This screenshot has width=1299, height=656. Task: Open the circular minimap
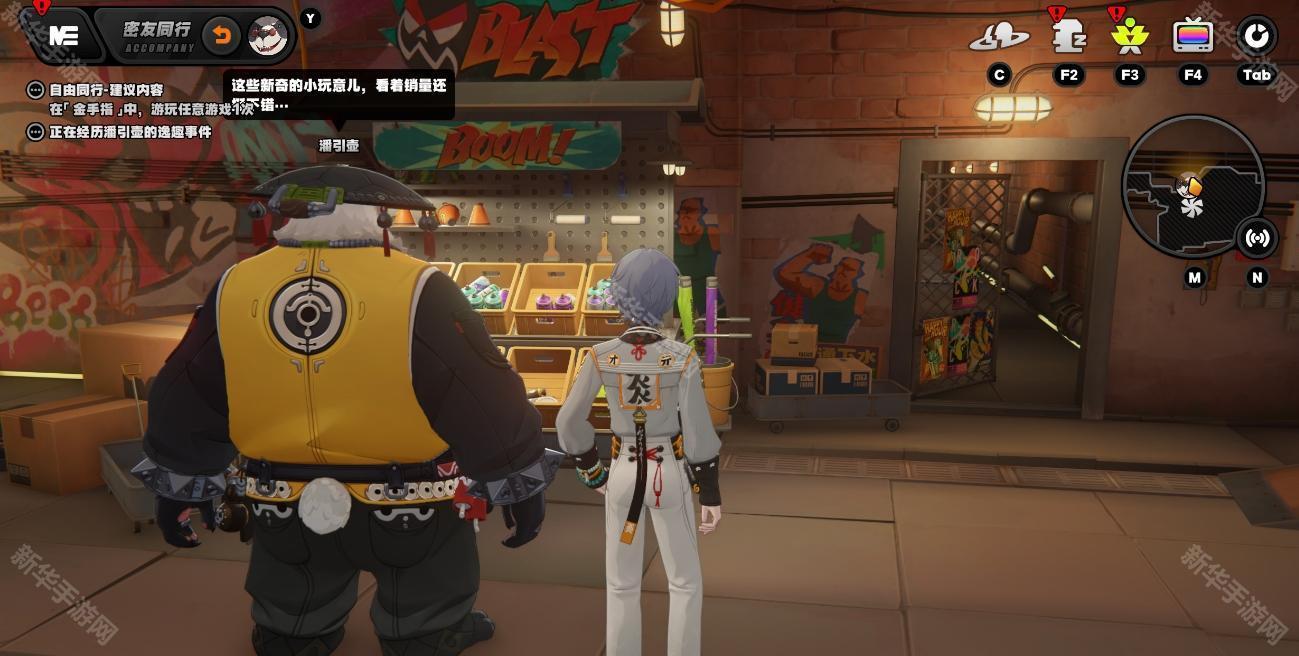(1192, 187)
